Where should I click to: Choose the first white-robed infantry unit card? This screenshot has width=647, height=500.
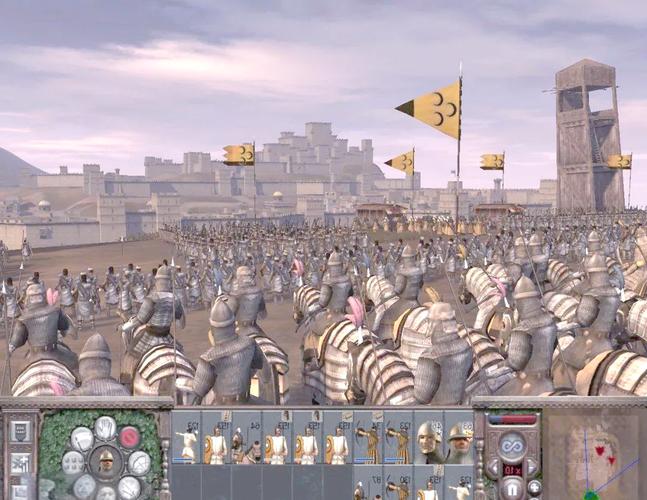pos(186,442)
